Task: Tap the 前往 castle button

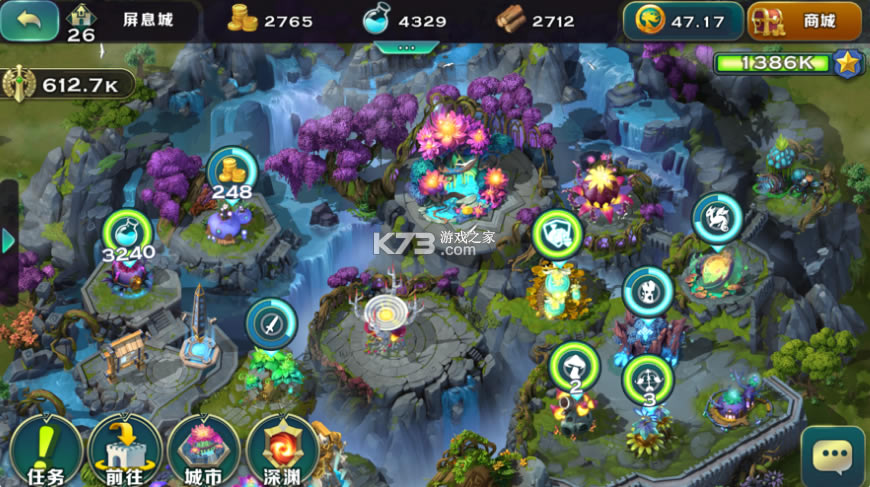Action: tap(124, 451)
